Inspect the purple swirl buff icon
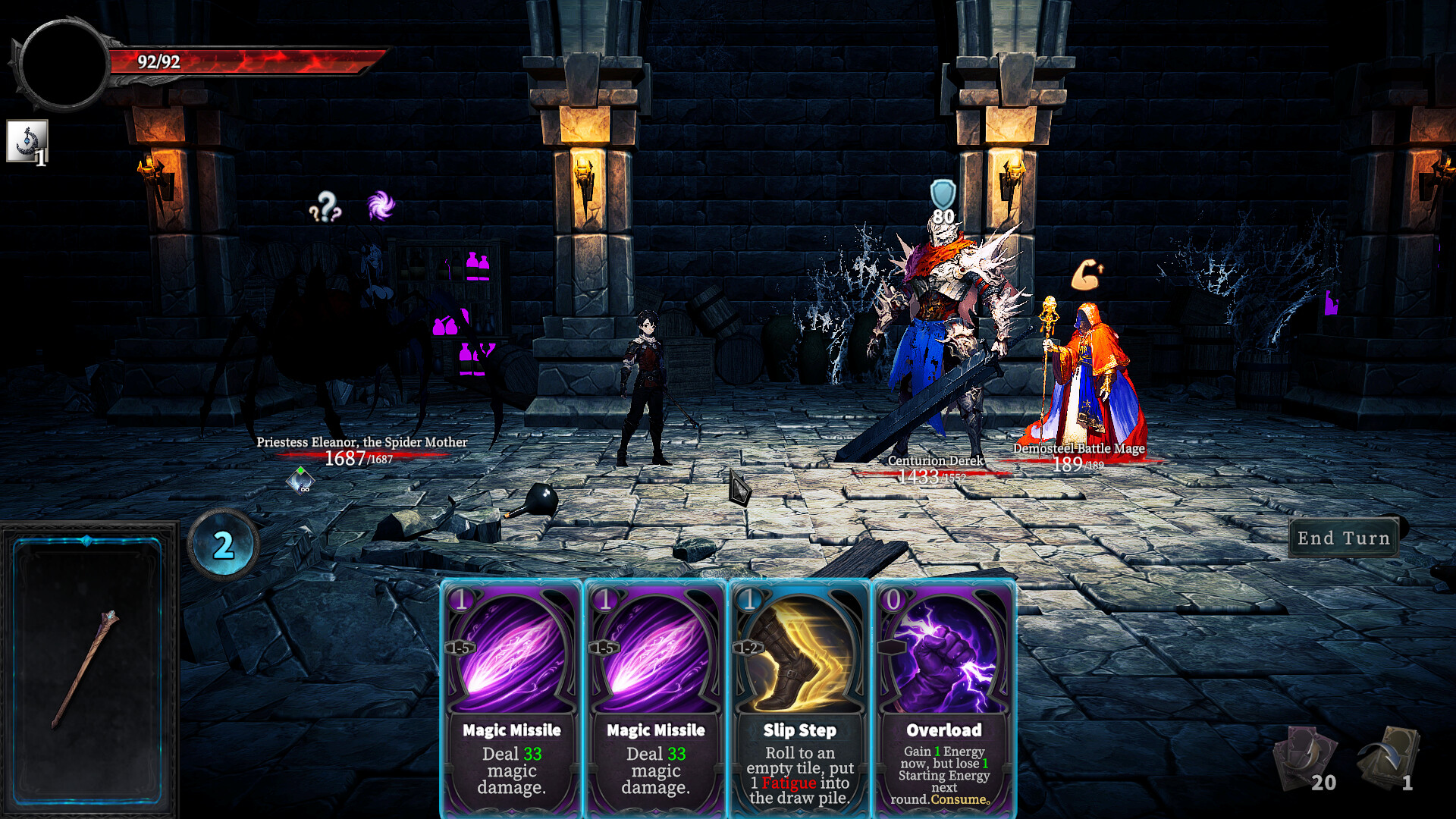This screenshot has width=1456, height=819. tap(381, 205)
